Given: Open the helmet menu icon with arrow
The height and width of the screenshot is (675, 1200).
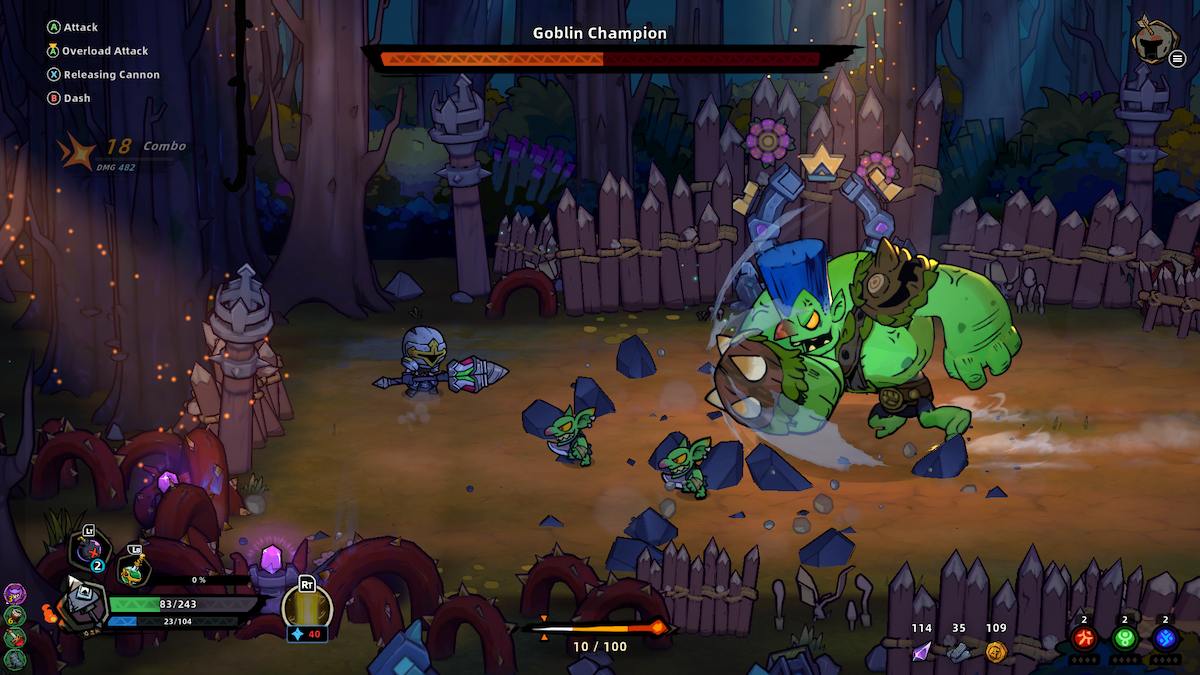Looking at the screenshot, I should click(1153, 41).
